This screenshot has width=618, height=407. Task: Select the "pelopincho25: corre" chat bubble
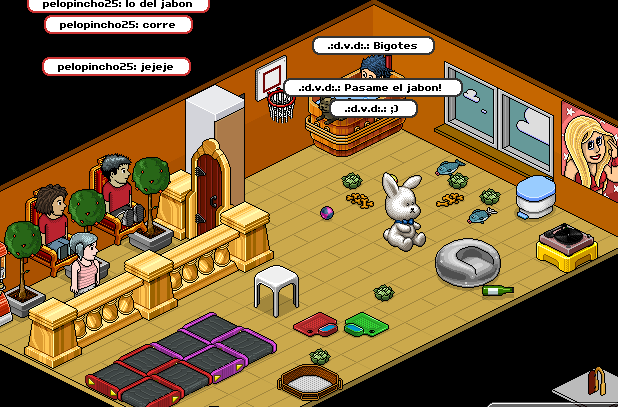118,25
